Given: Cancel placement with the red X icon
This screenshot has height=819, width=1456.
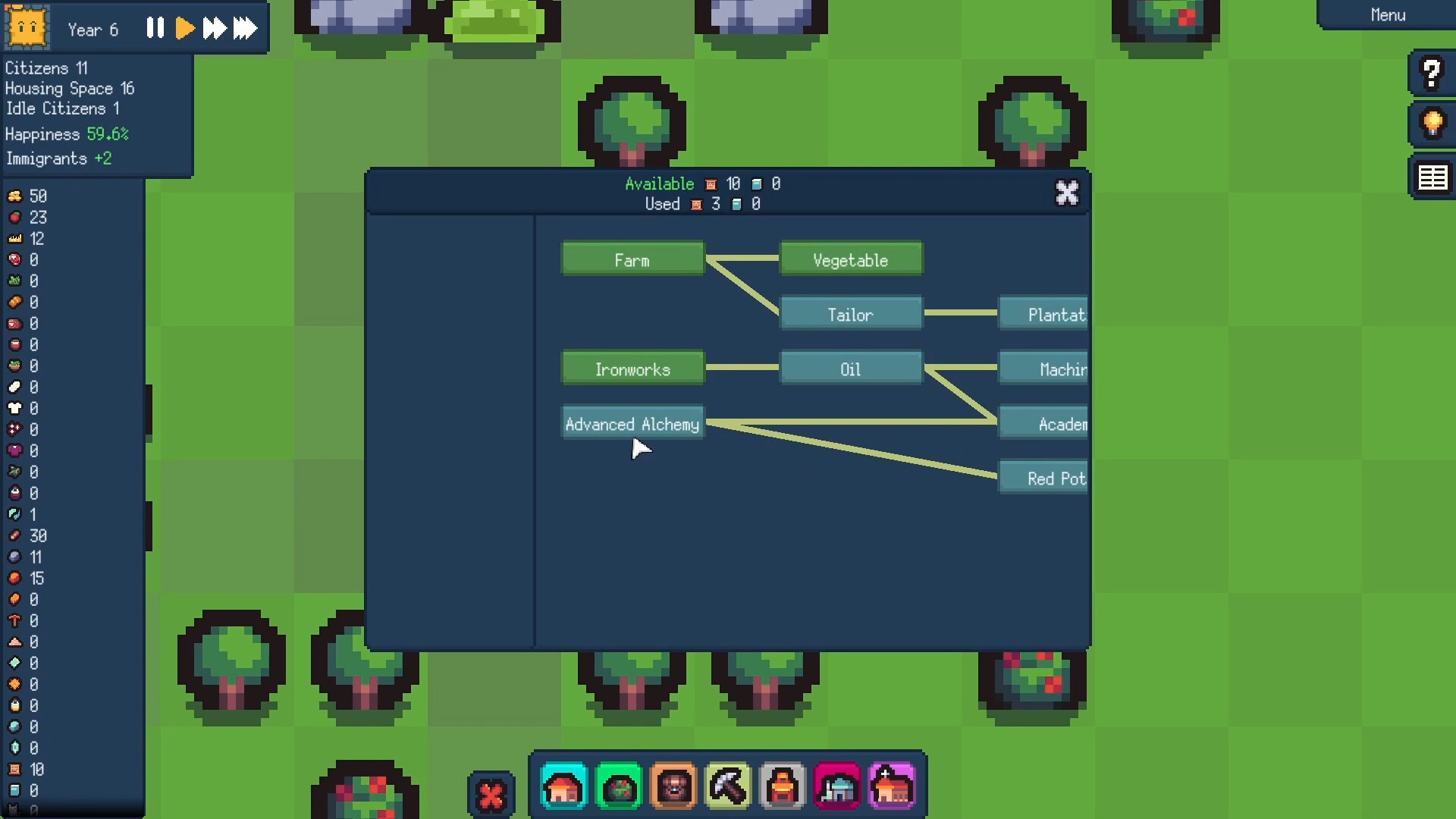Looking at the screenshot, I should (491, 793).
